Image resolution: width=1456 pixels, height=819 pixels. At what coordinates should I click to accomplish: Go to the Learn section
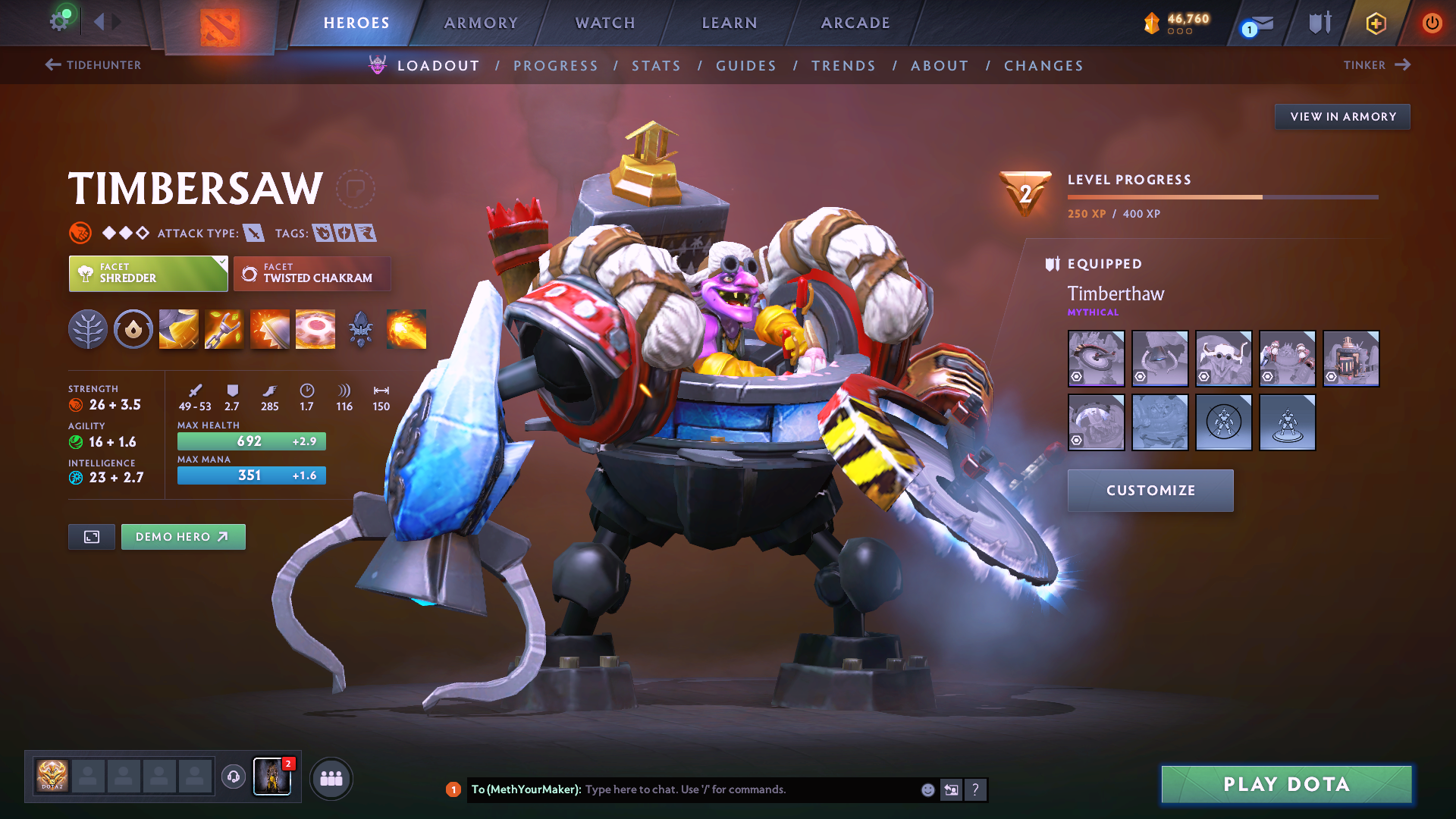point(730,23)
